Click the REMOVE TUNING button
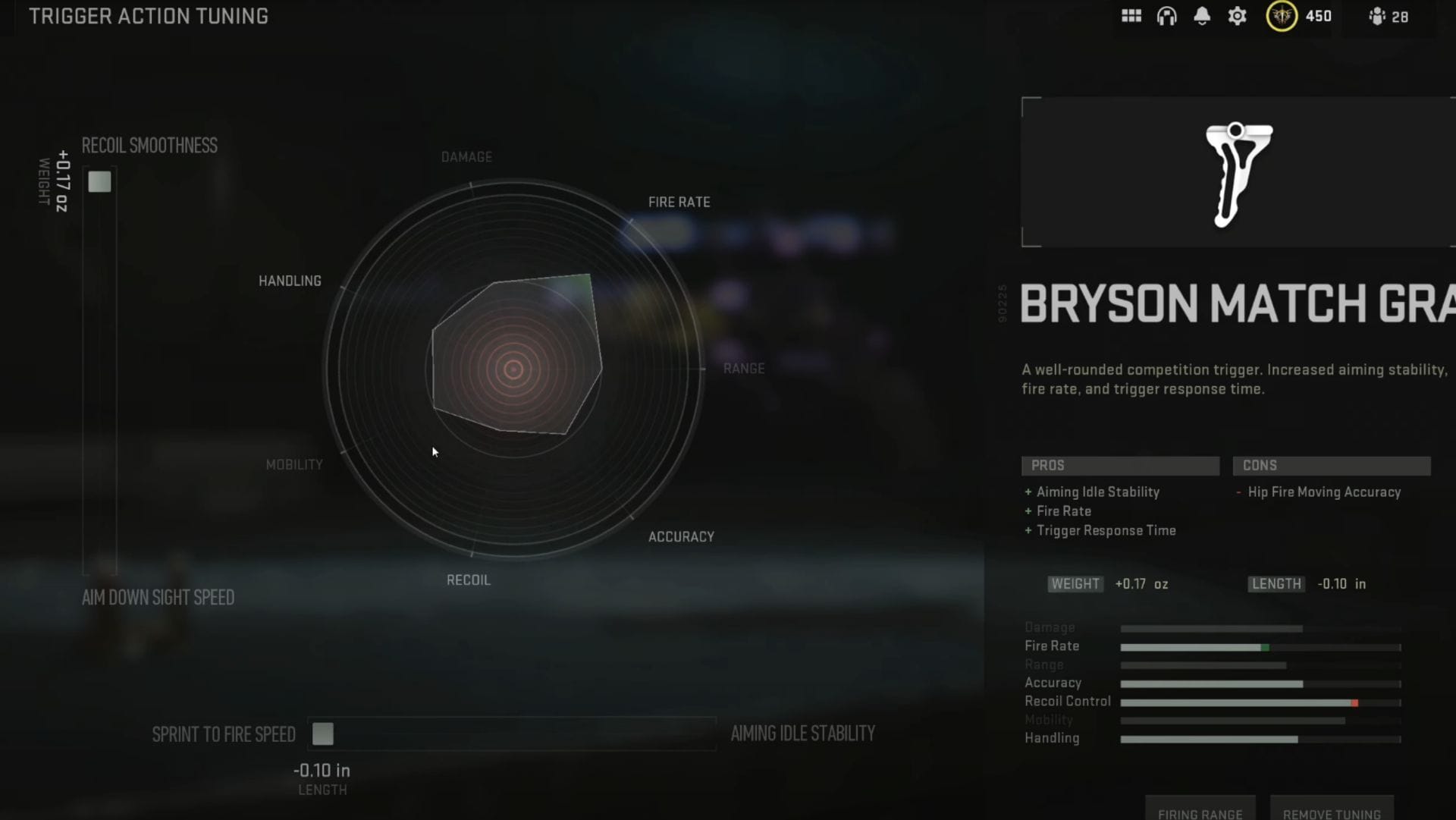The height and width of the screenshot is (820, 1456). tap(1332, 812)
